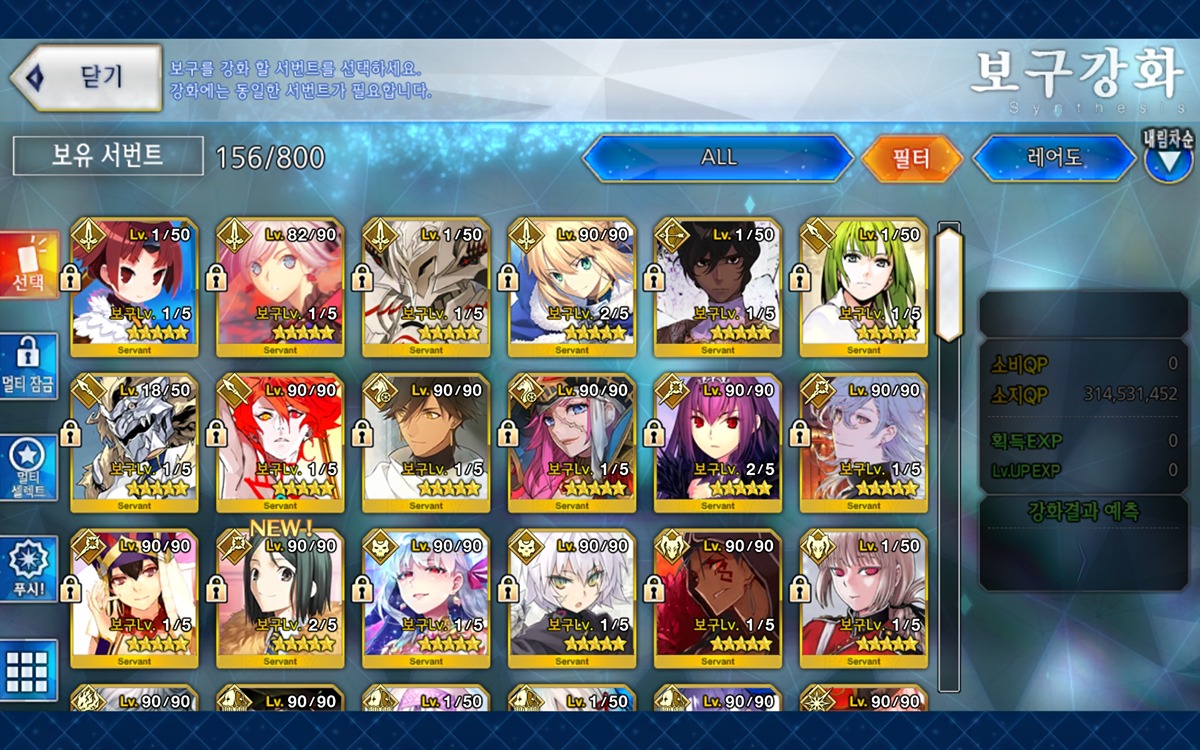Choose the Lv. 18/50 armored horned servant
This screenshot has width=1200, height=750.
(134, 442)
